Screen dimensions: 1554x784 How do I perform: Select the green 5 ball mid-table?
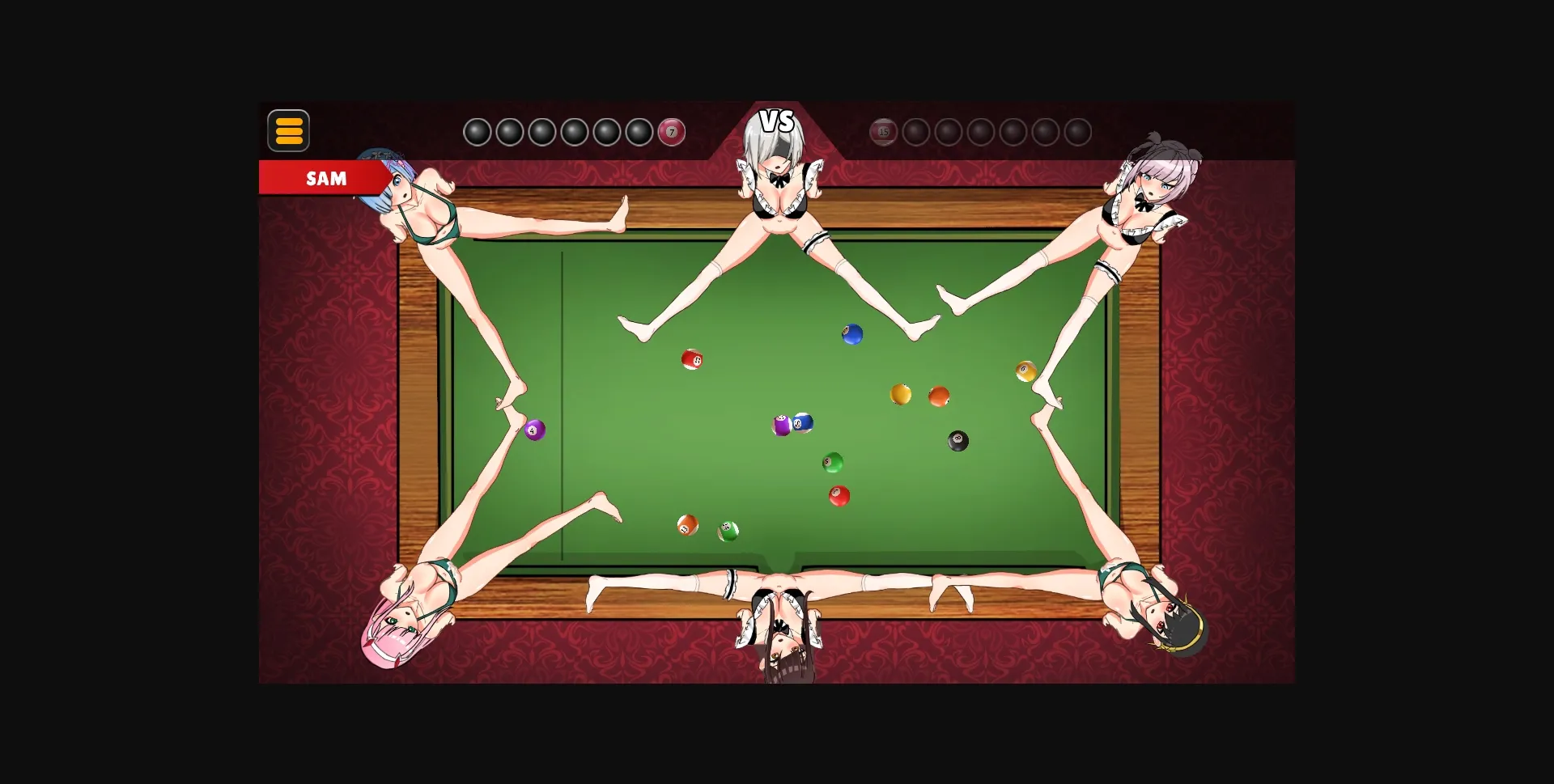click(834, 462)
